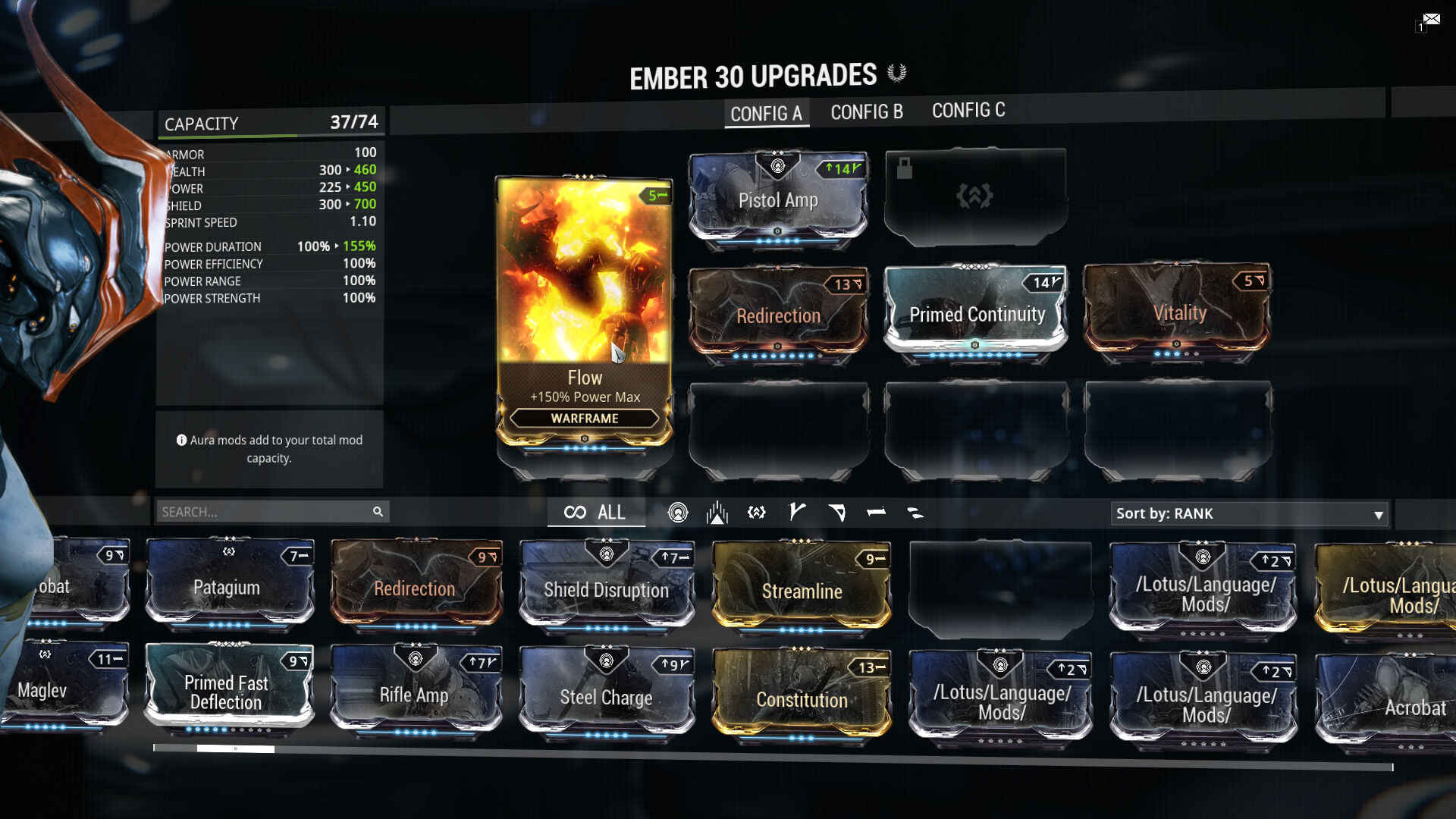Click the mod search field

265,512
